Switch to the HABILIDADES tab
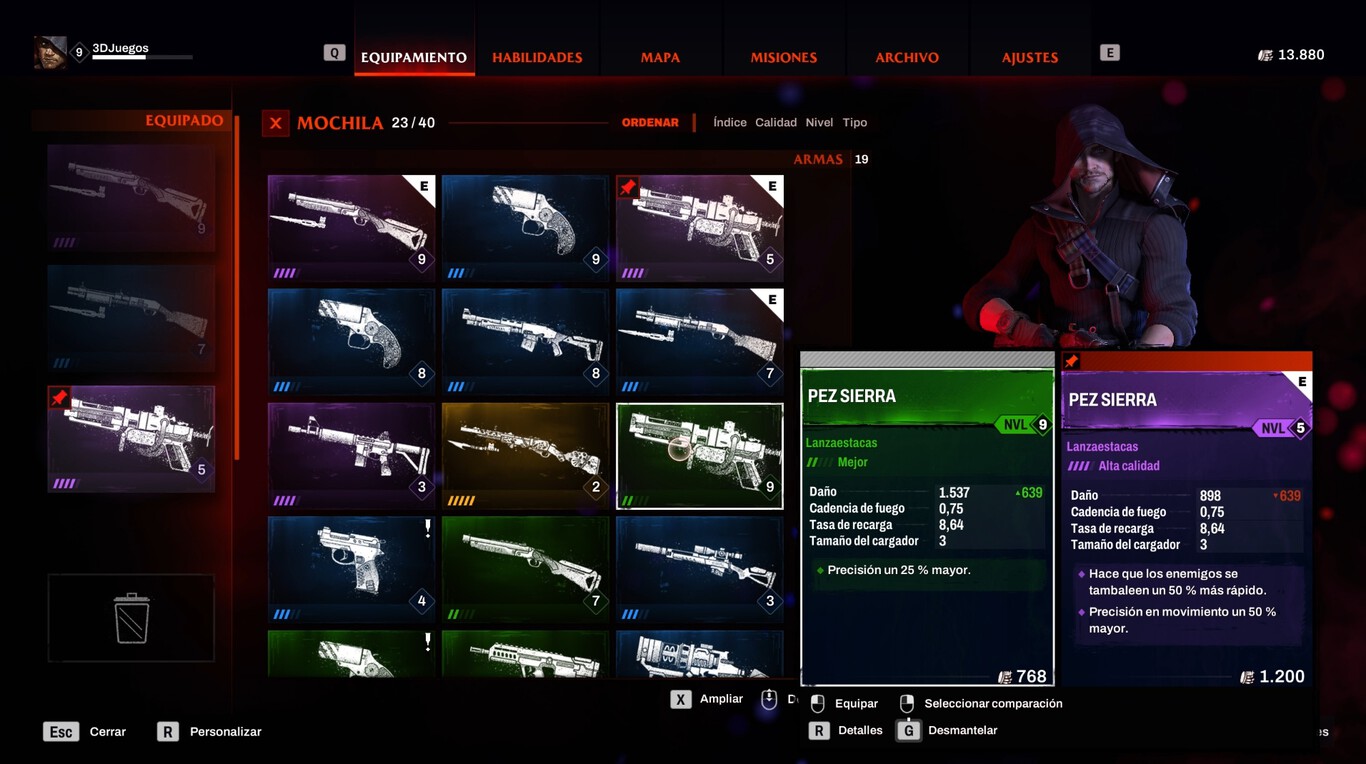The height and width of the screenshot is (764, 1366). tap(536, 57)
